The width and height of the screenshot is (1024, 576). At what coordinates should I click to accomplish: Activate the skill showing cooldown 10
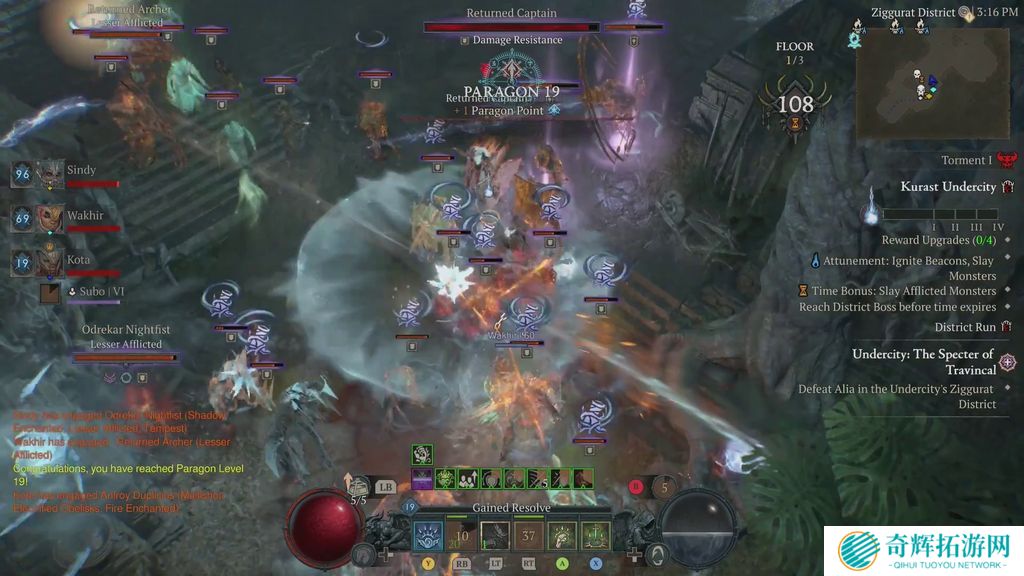(x=462, y=535)
